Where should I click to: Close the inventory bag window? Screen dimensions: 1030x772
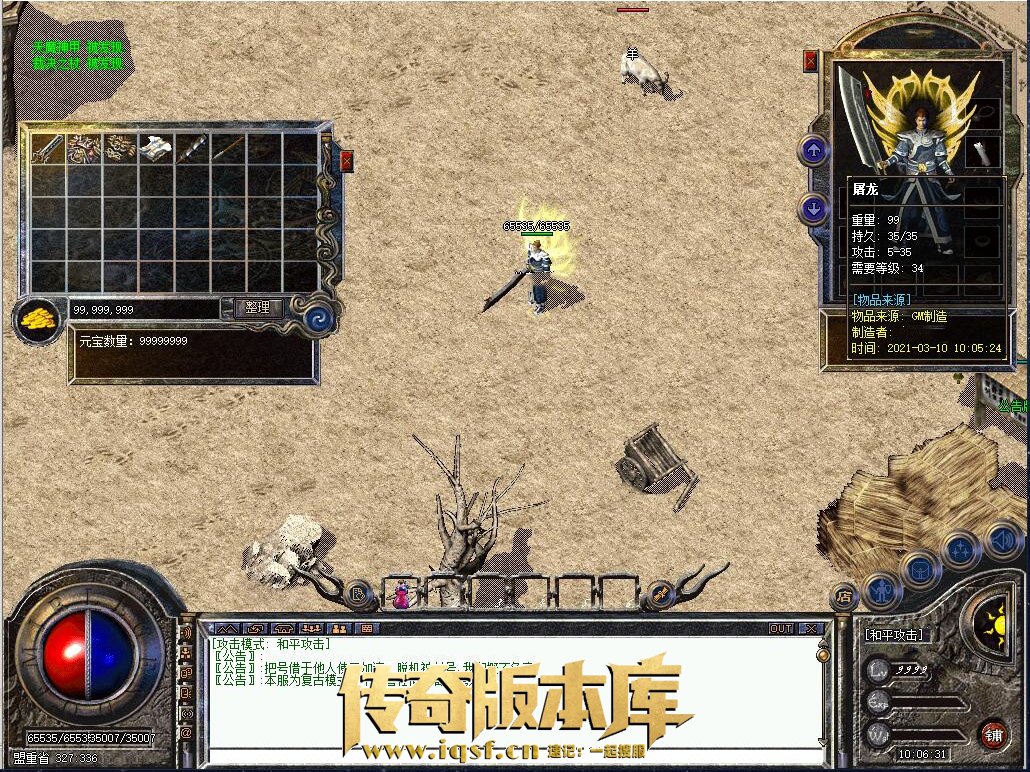[347, 161]
